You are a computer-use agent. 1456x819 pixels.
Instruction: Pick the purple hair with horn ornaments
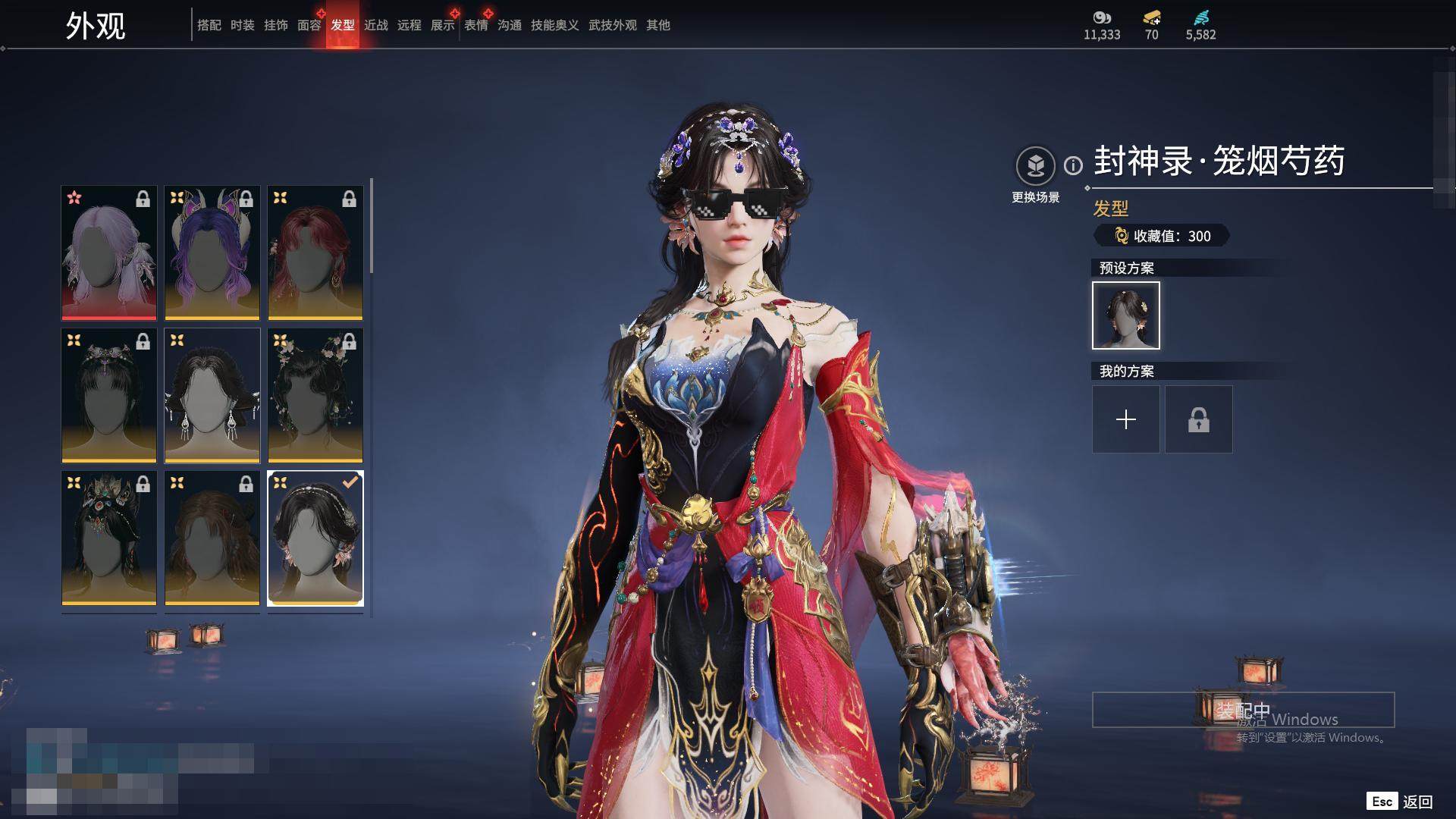click(212, 253)
